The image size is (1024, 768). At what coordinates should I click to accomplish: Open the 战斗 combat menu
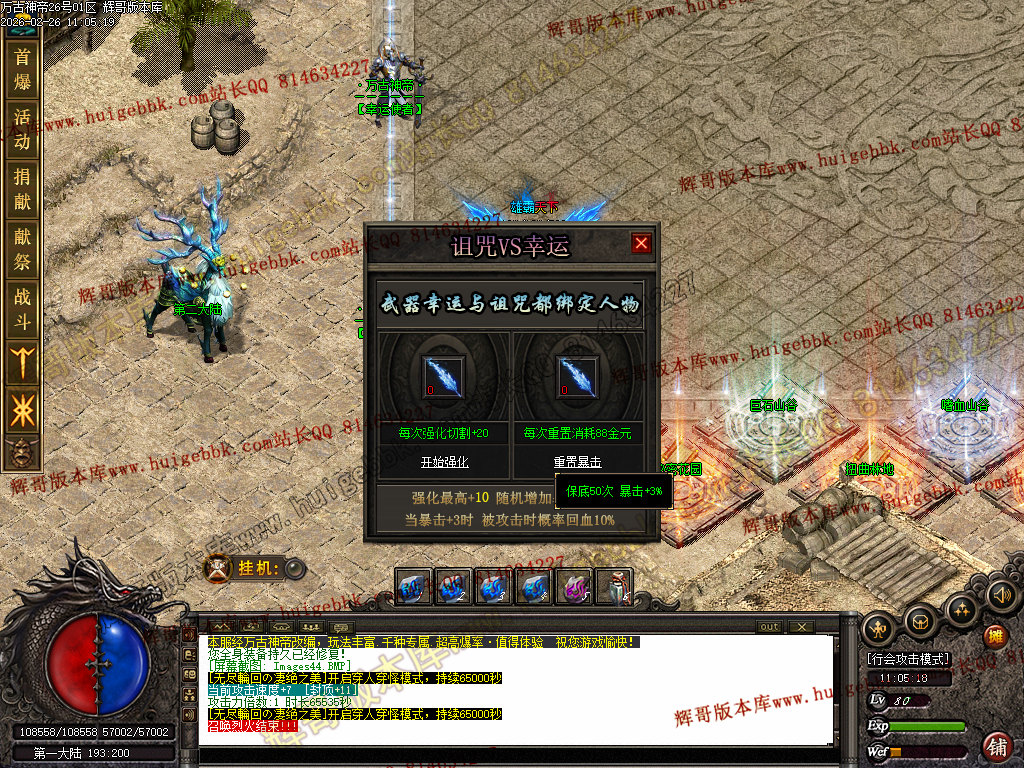click(x=22, y=309)
